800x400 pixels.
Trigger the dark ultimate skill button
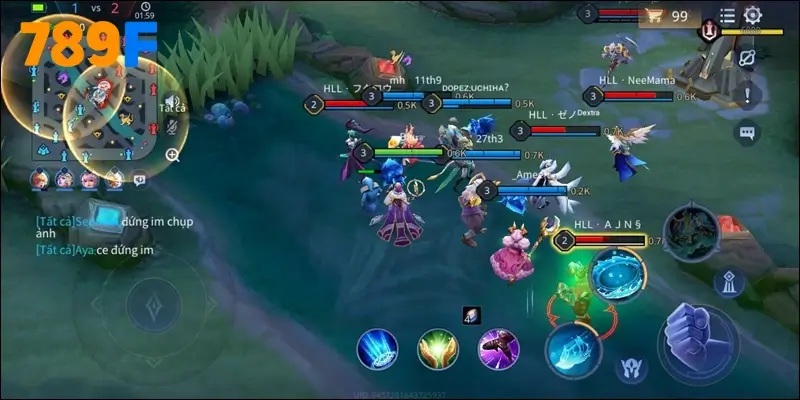690,232
